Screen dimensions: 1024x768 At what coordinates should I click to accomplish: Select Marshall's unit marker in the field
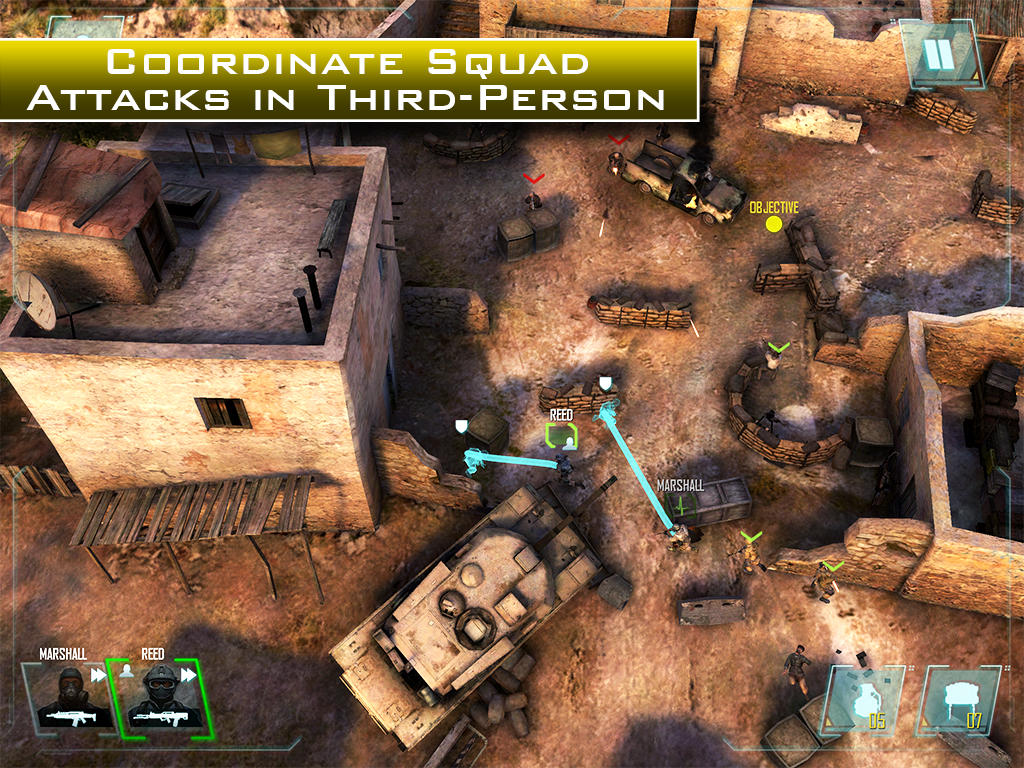click(682, 504)
